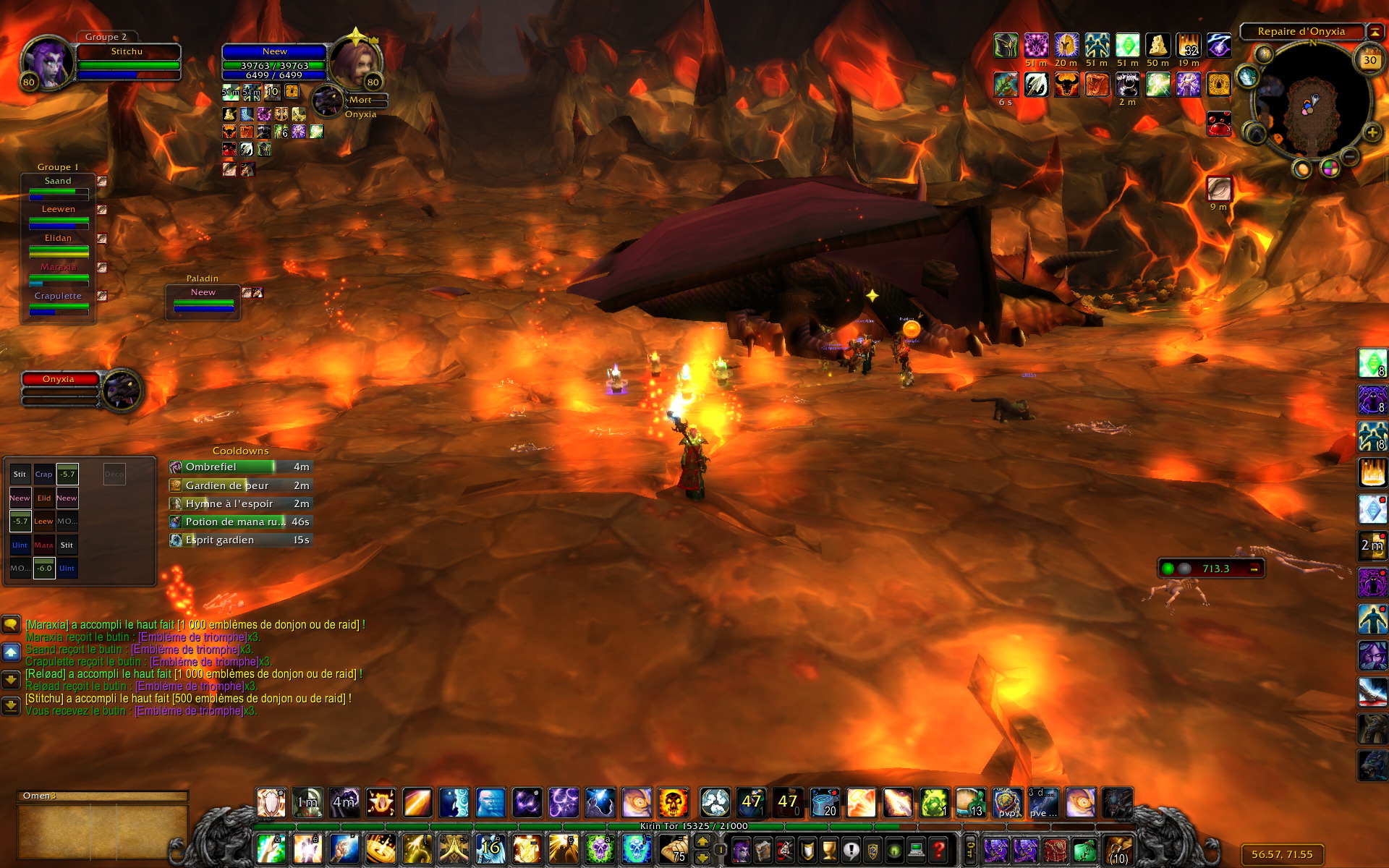Click the cheese wedge buff icon
This screenshot has width=1389, height=868.
[x=1157, y=46]
